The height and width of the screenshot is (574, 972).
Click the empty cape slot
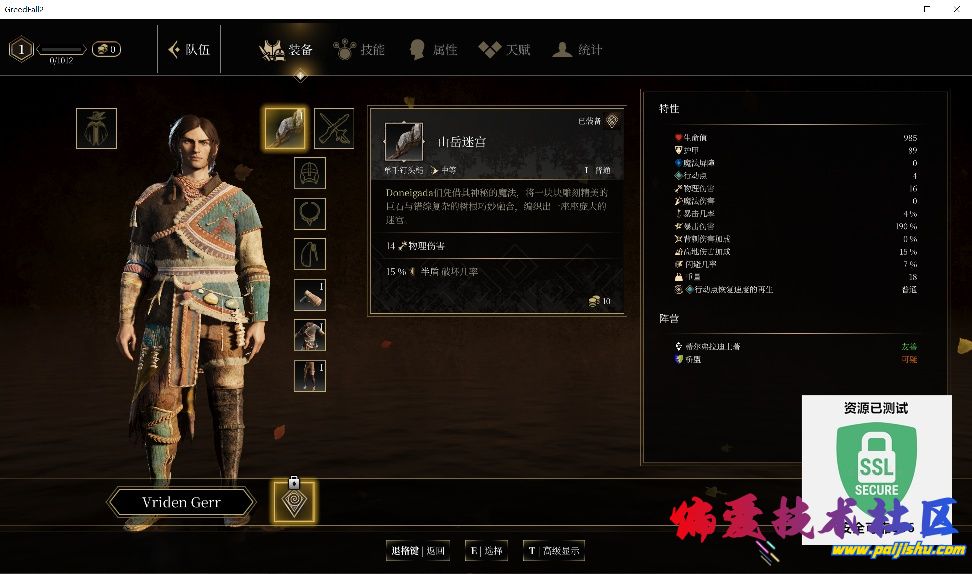[310, 254]
